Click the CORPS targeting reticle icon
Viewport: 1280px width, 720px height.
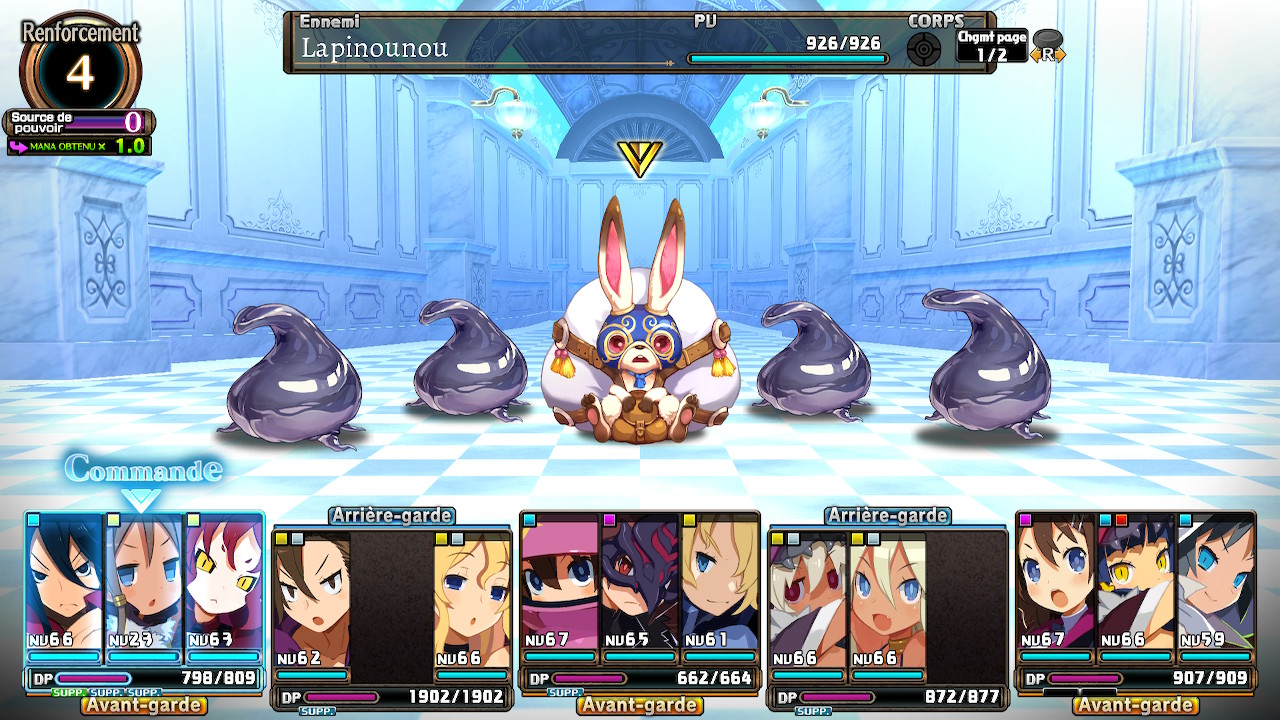(925, 48)
